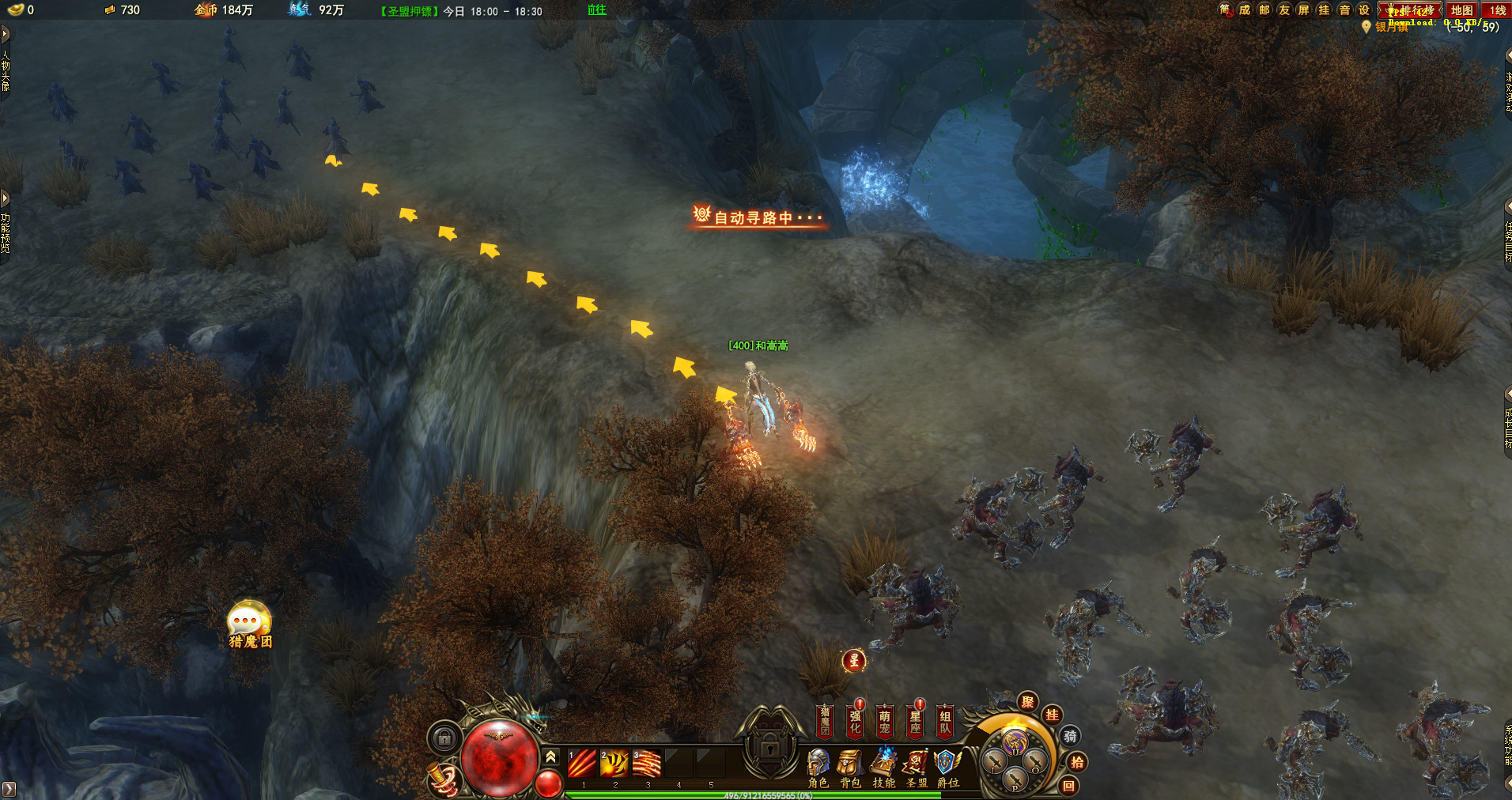Toggle auto-combat with the round 挂 button
The image size is (1512, 800).
1052,715
